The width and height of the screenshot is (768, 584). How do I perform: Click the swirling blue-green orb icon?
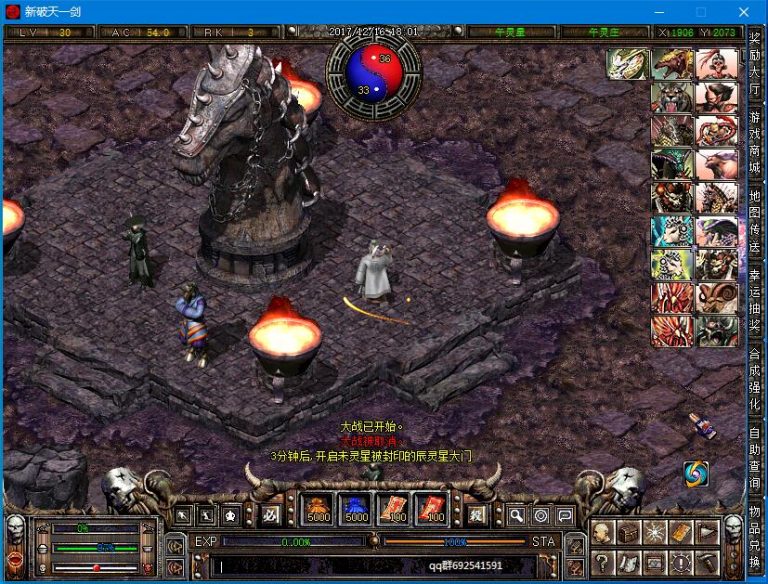coord(697,473)
